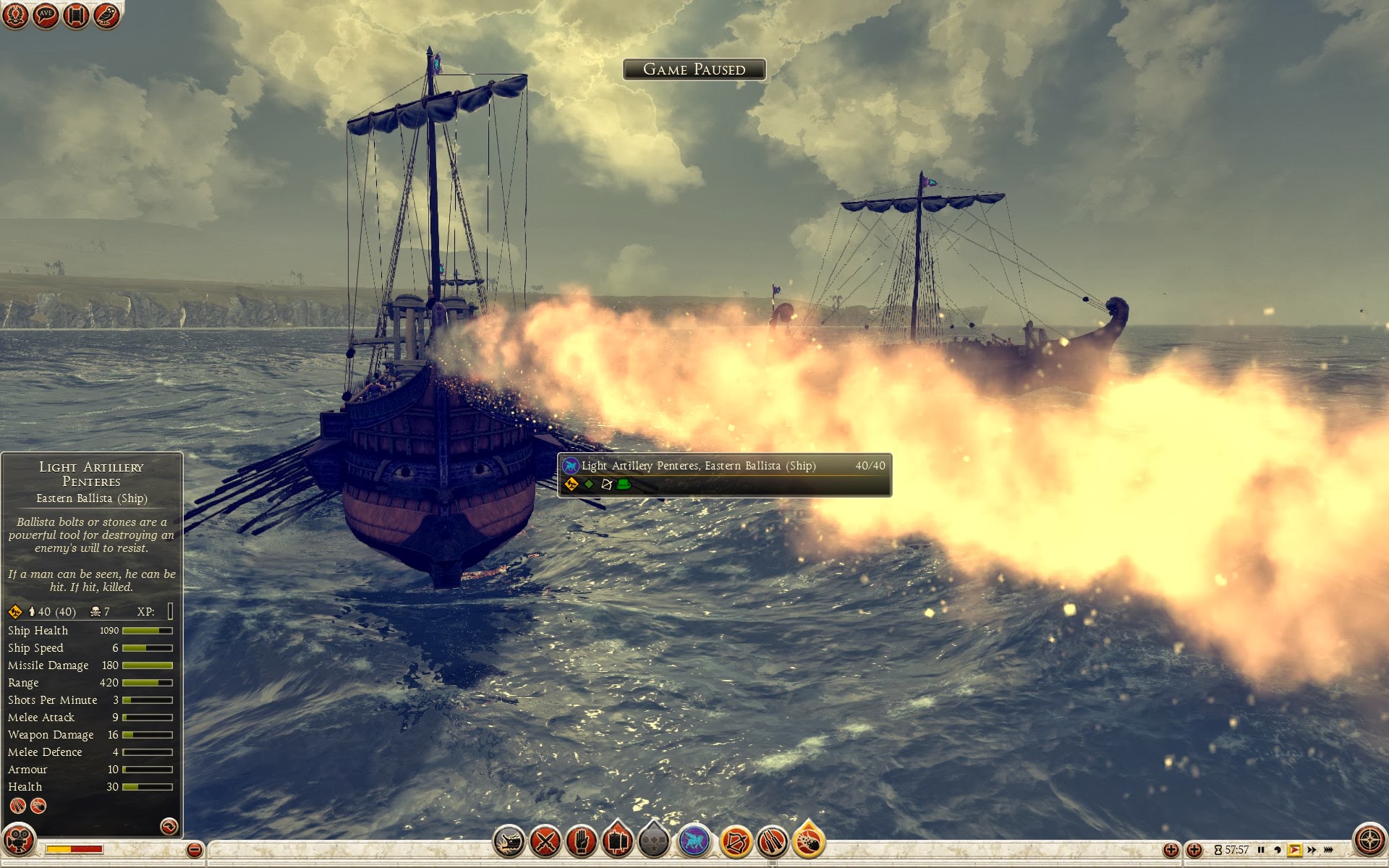Viewport: 1389px width, 868px height.
Task: Toggle the bow fire-at-will button
Action: 736,842
